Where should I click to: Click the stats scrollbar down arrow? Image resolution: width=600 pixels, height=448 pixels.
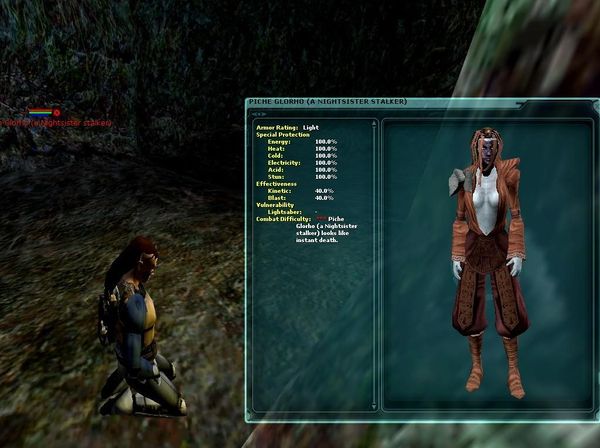point(374,405)
